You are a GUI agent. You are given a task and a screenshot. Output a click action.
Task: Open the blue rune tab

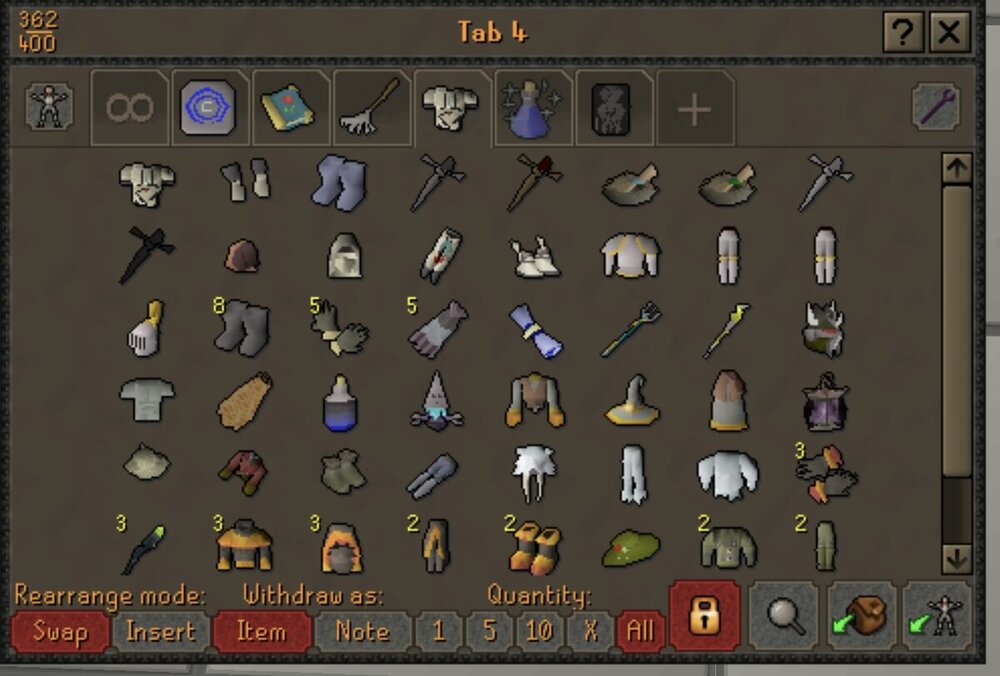click(x=208, y=107)
